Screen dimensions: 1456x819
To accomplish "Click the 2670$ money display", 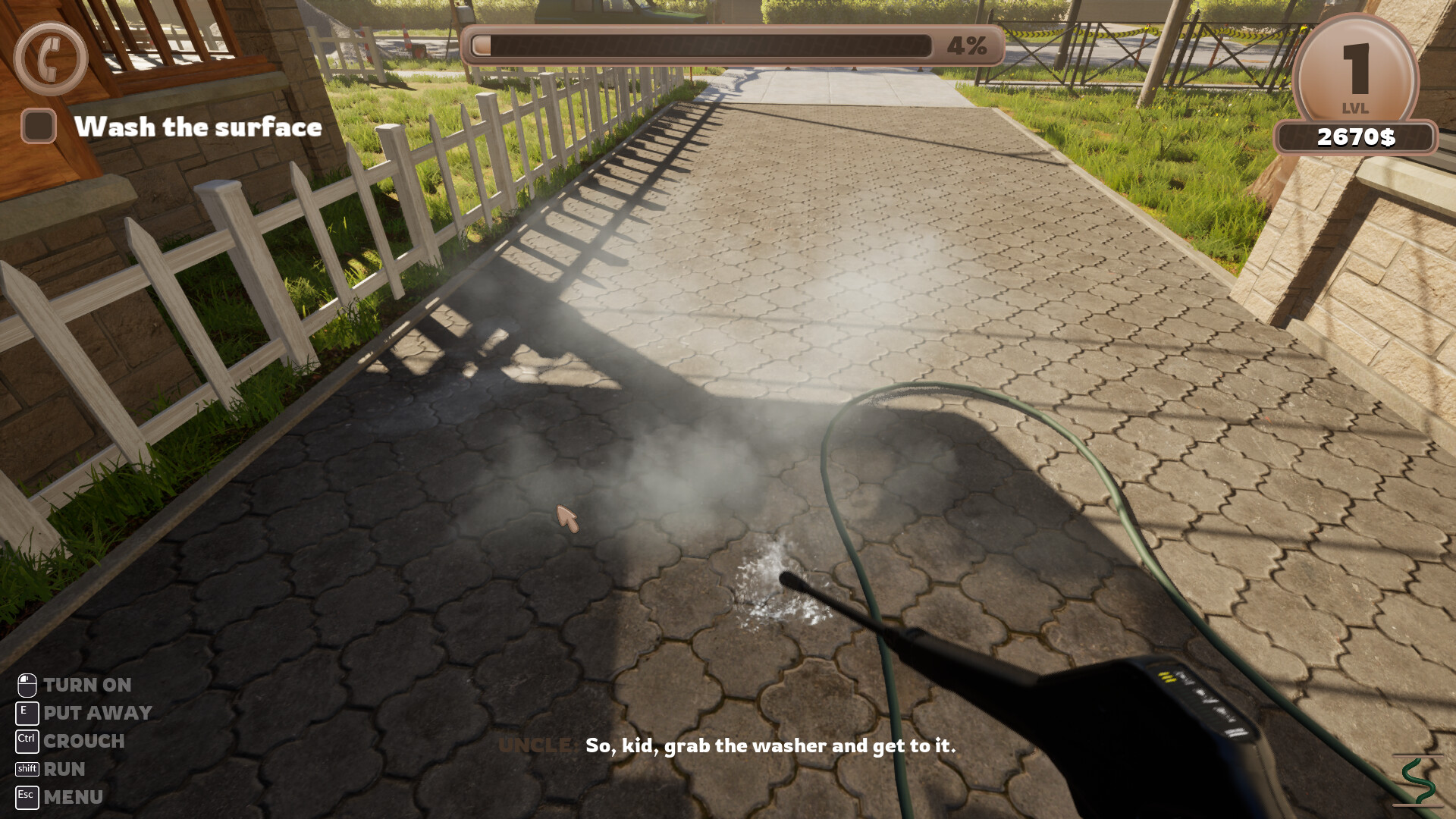I will pos(1356,135).
